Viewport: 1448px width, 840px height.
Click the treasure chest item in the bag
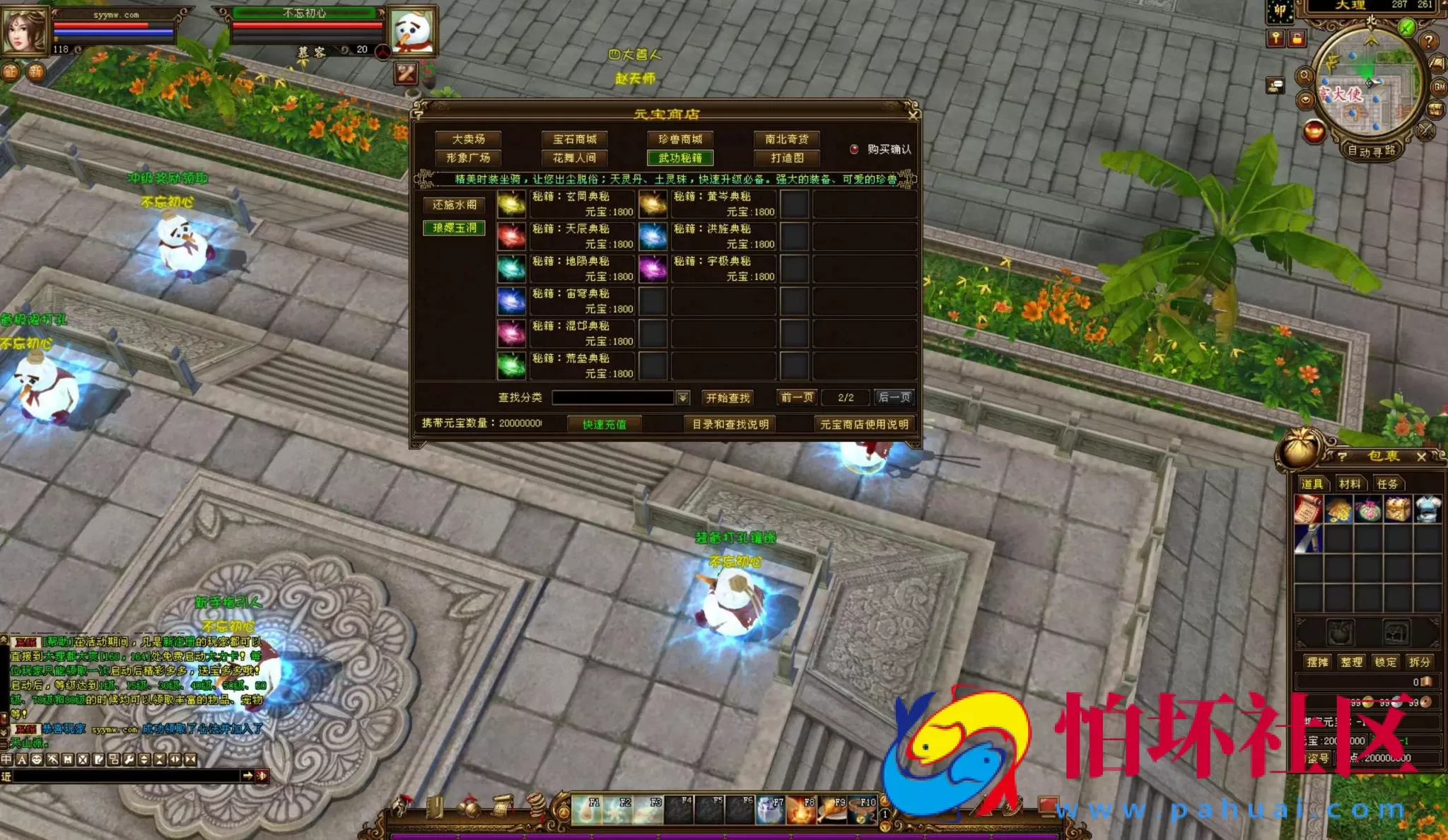[1397, 509]
